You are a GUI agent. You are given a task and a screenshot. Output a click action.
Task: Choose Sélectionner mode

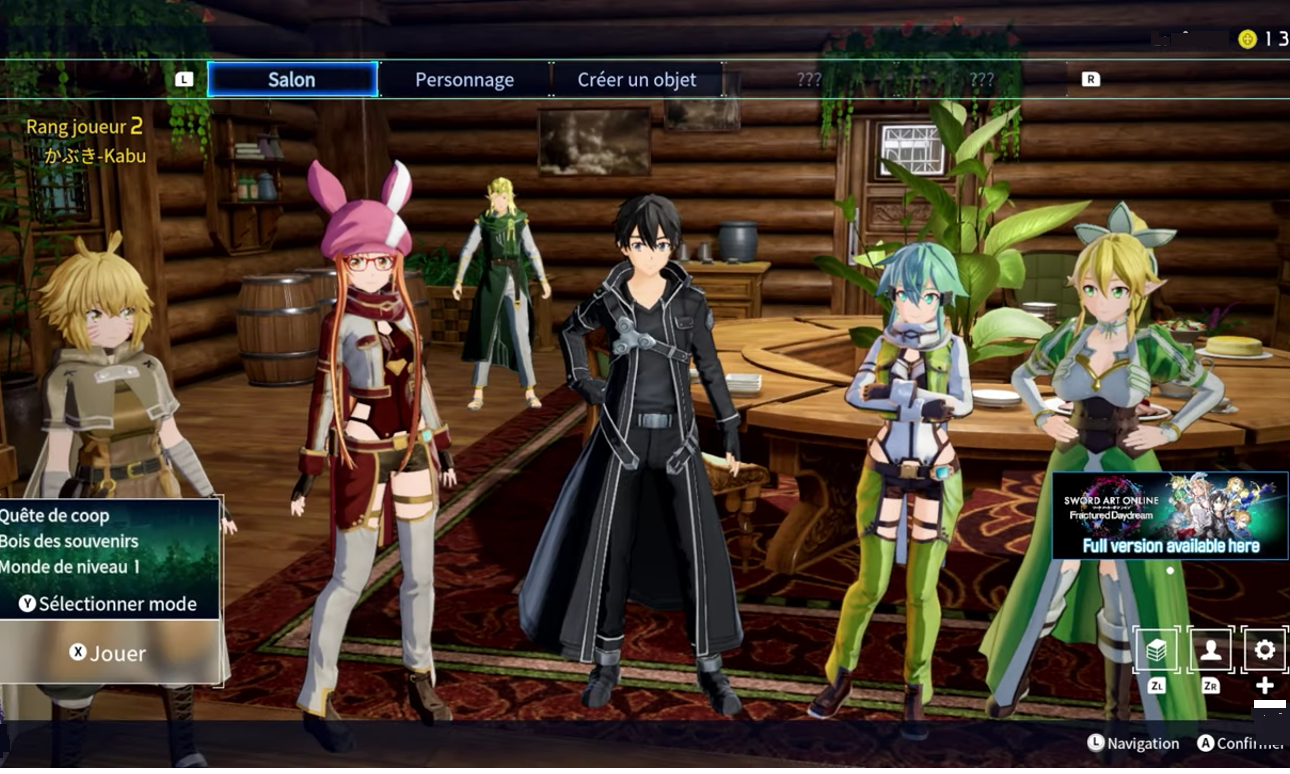109,604
